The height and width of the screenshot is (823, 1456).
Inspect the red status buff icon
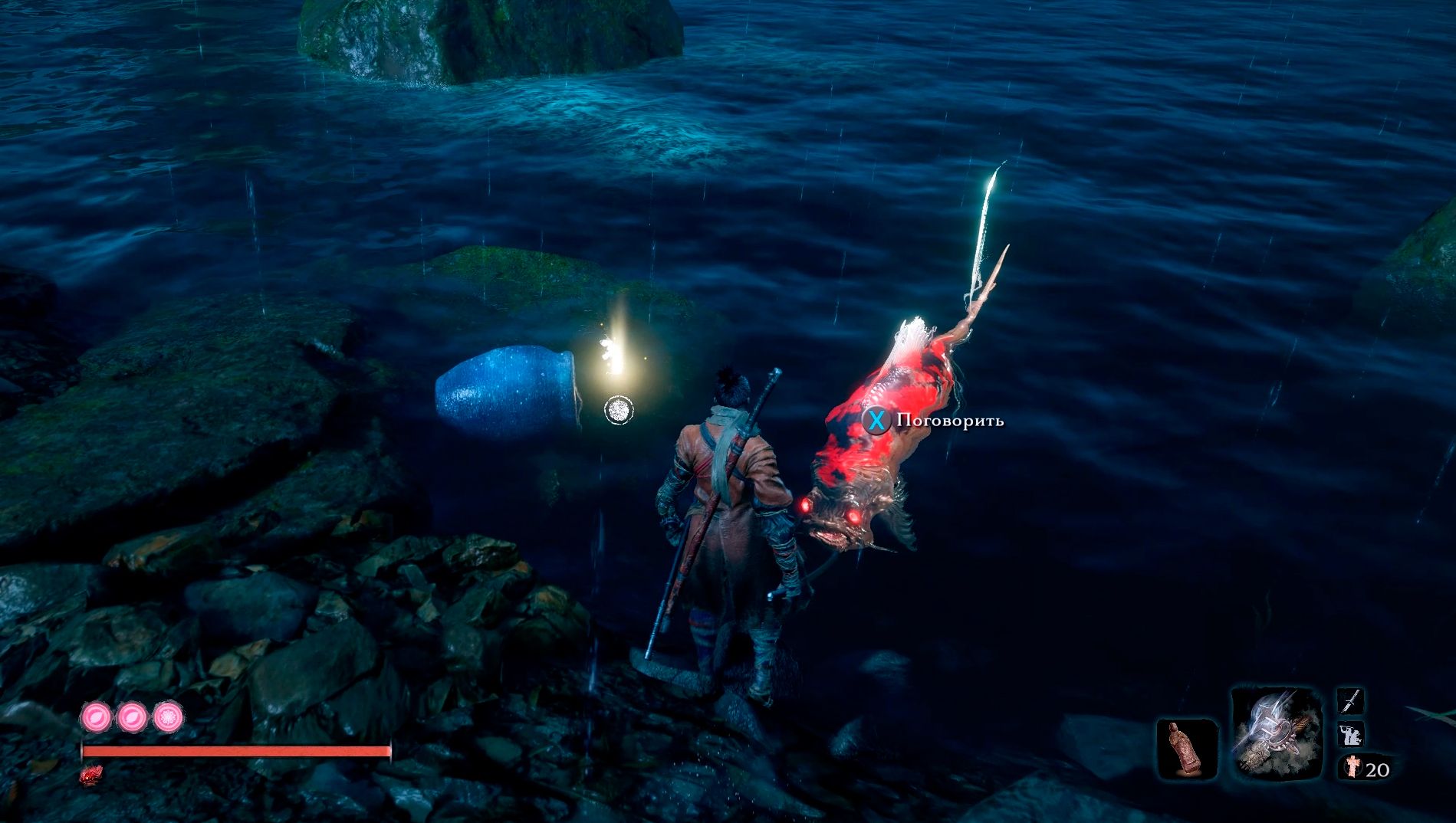[x=92, y=775]
